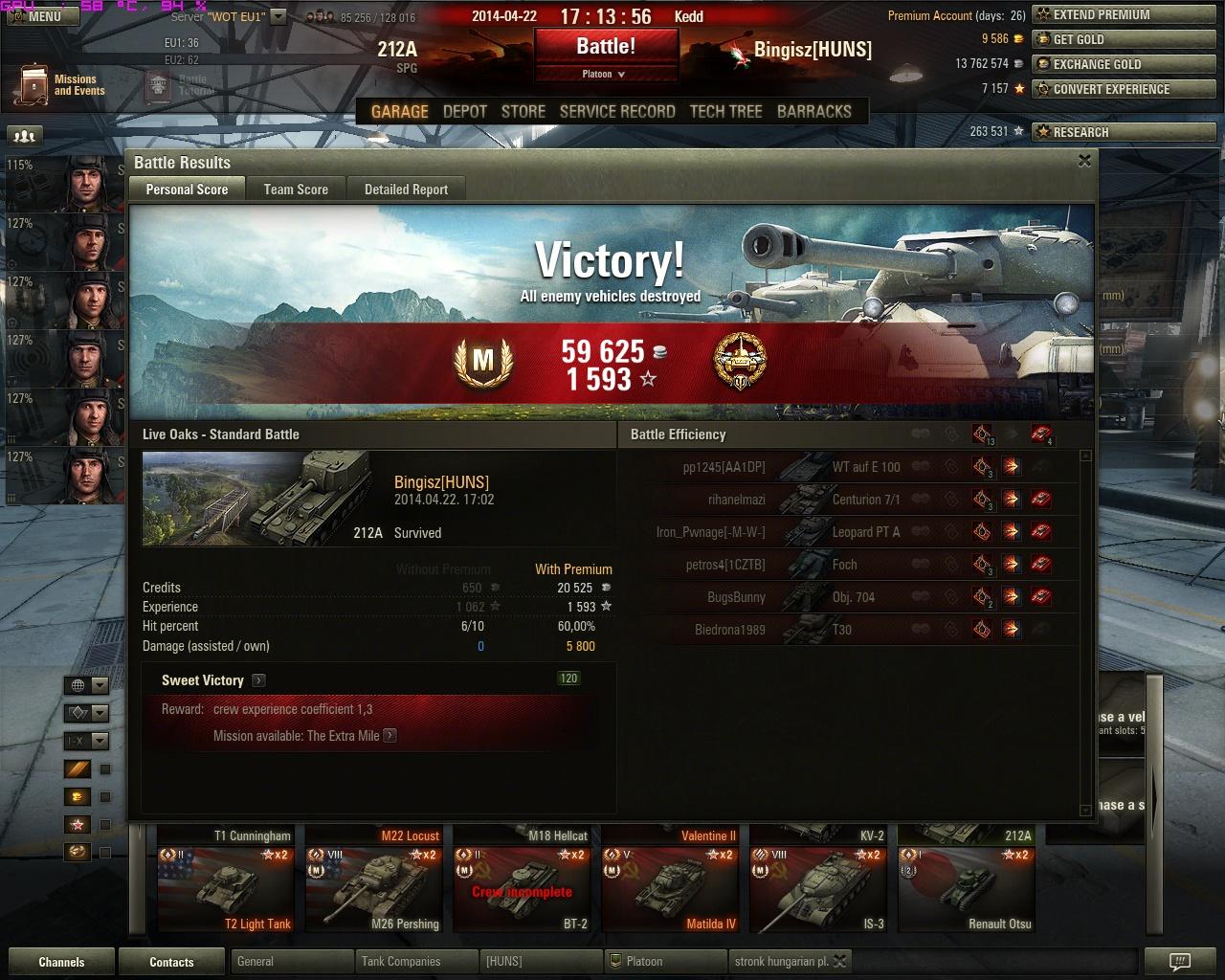Image resolution: width=1225 pixels, height=980 pixels.
Task: Open the STORE section
Action: pos(523,111)
